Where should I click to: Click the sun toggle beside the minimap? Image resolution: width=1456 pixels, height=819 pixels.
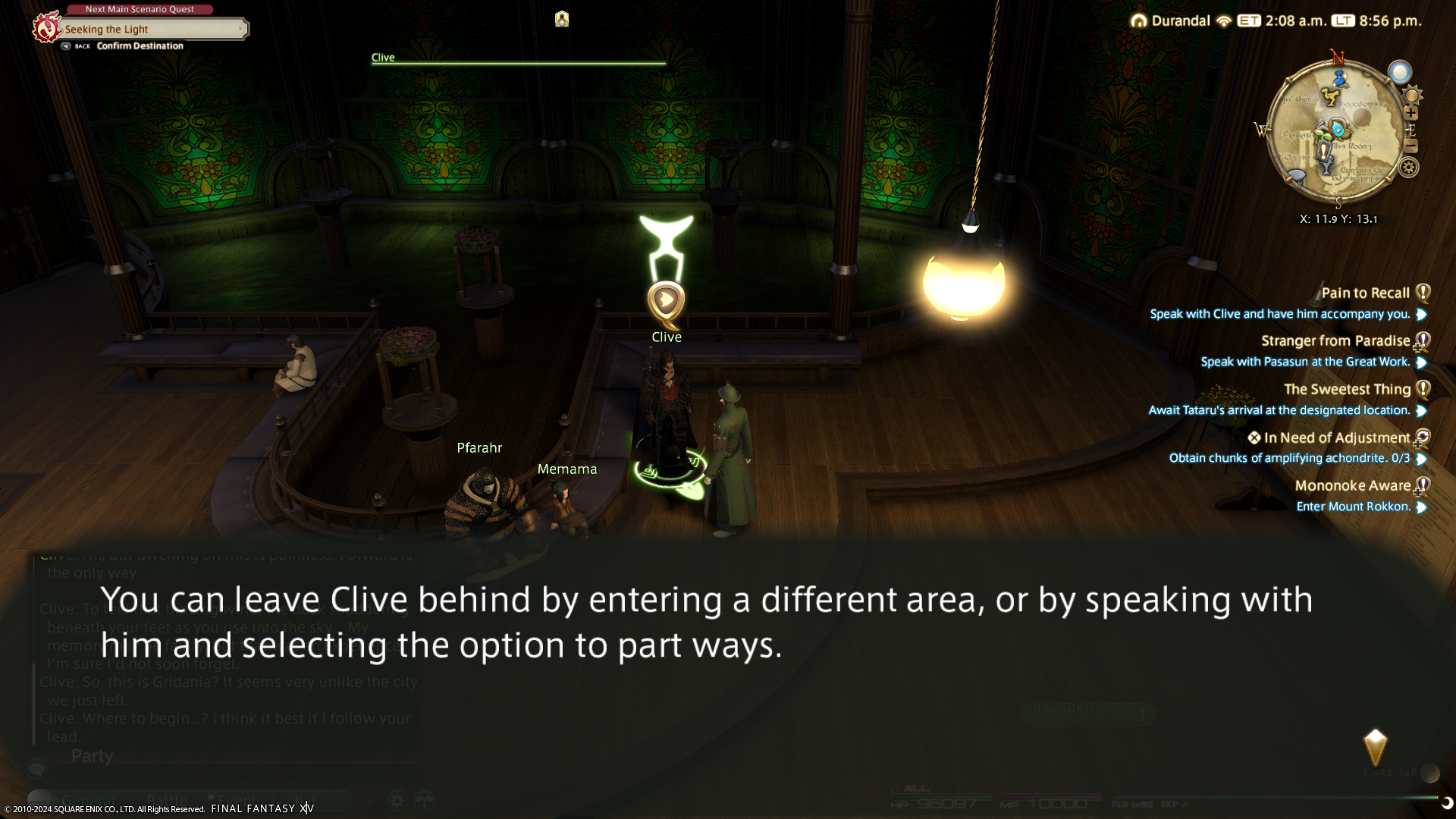pyautogui.click(x=1412, y=95)
